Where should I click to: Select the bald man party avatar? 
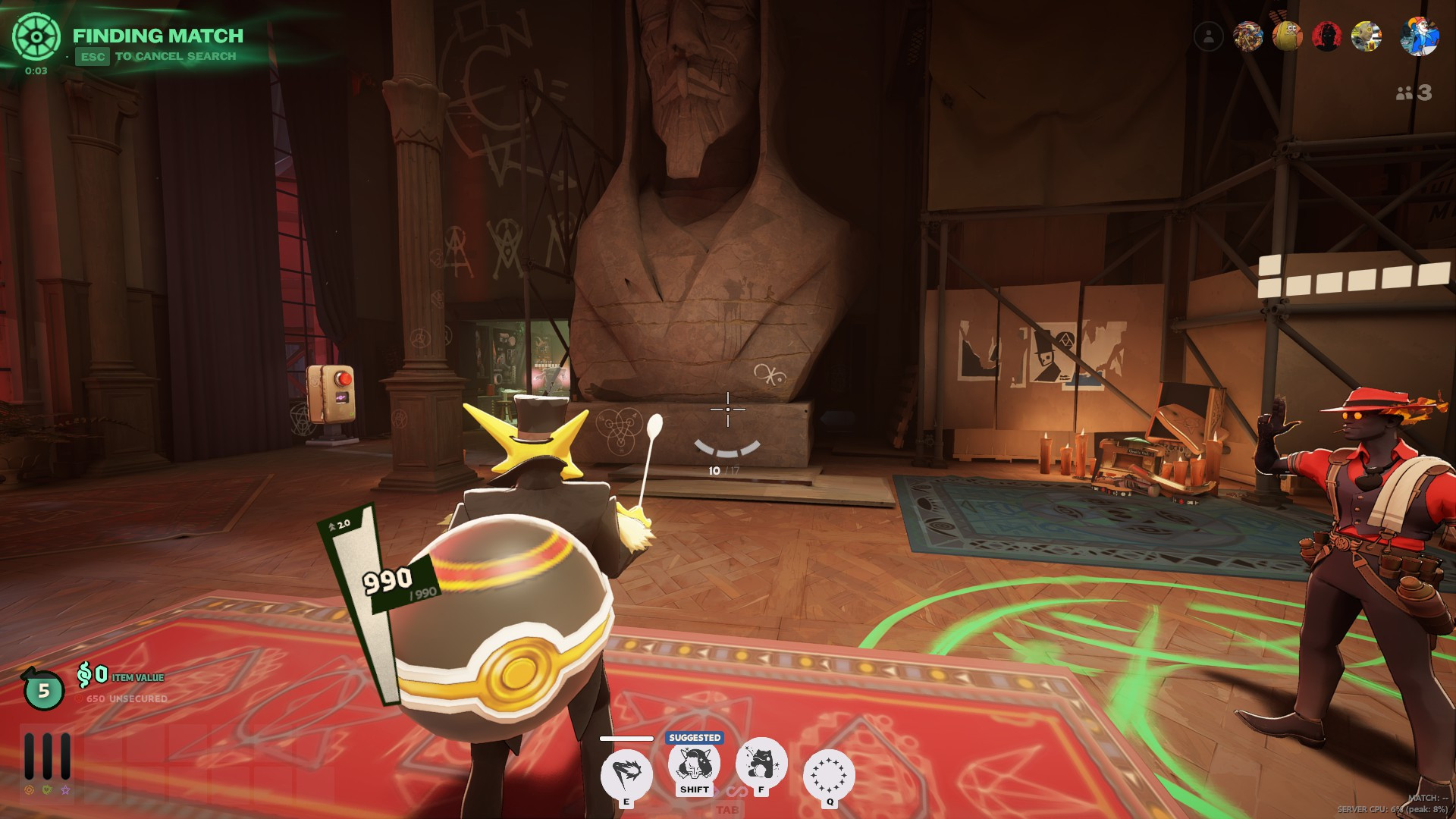tap(1366, 36)
